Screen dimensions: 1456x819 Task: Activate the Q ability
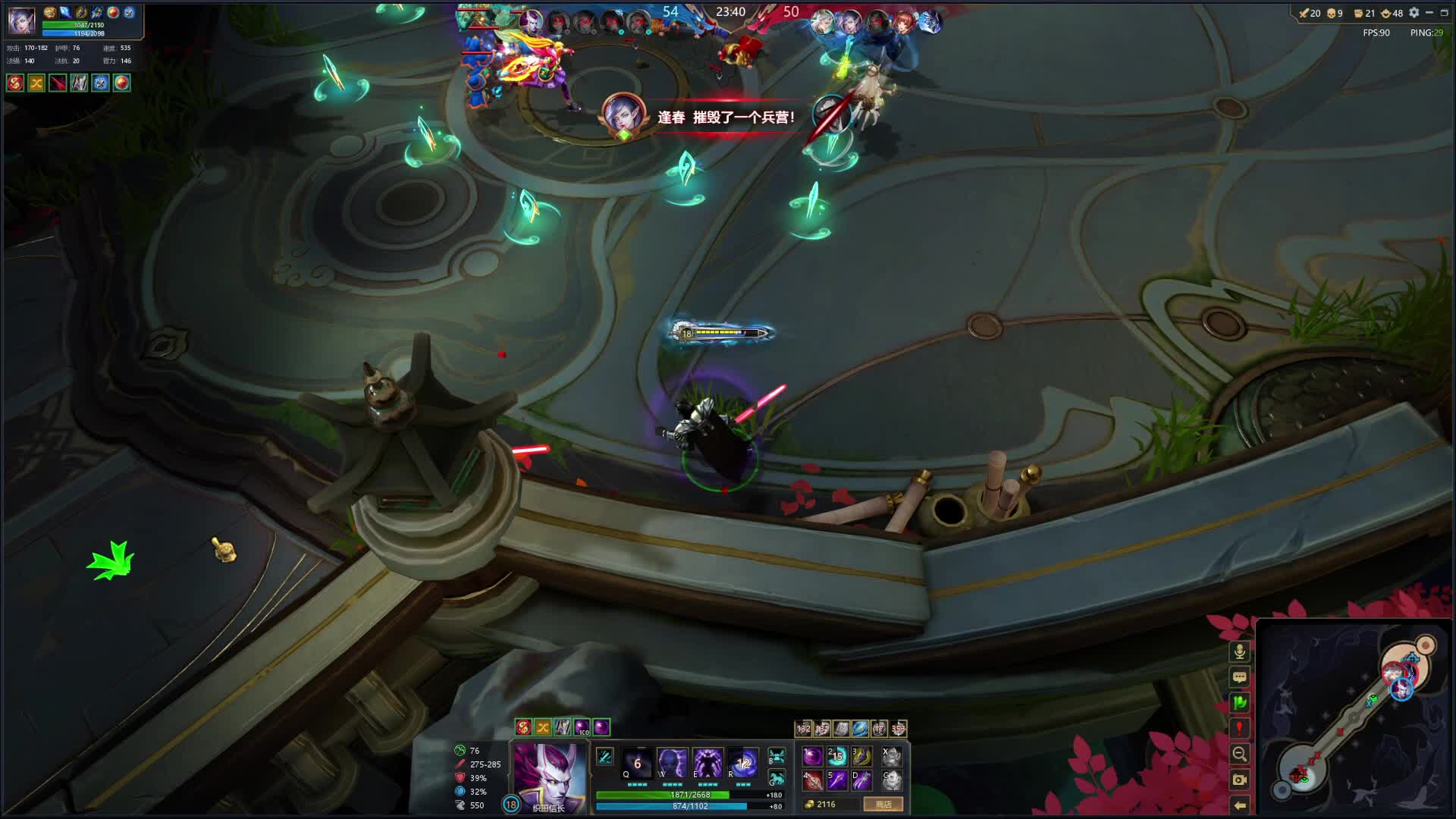tap(636, 762)
